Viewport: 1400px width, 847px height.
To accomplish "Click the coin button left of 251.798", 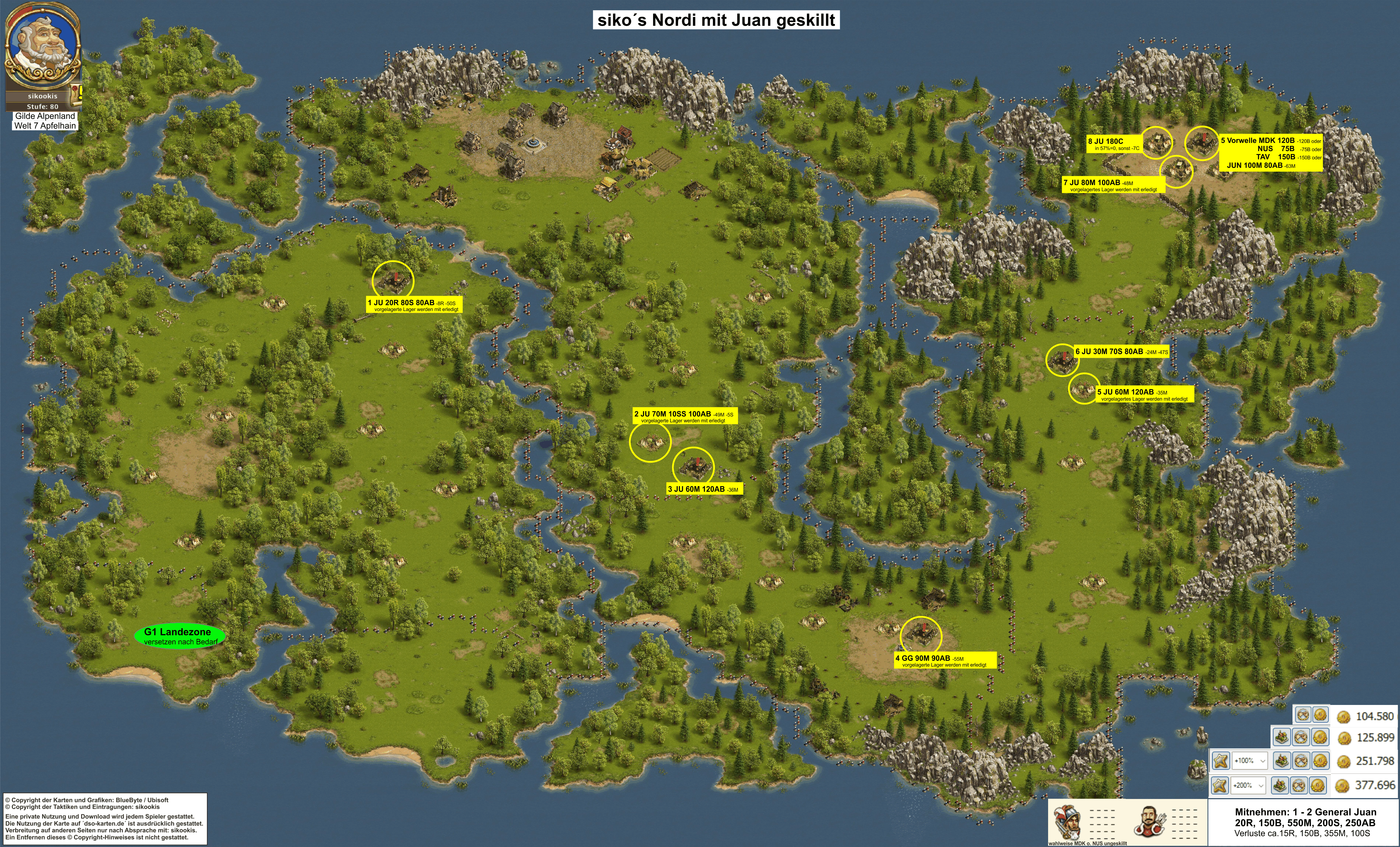I will tap(1321, 761).
